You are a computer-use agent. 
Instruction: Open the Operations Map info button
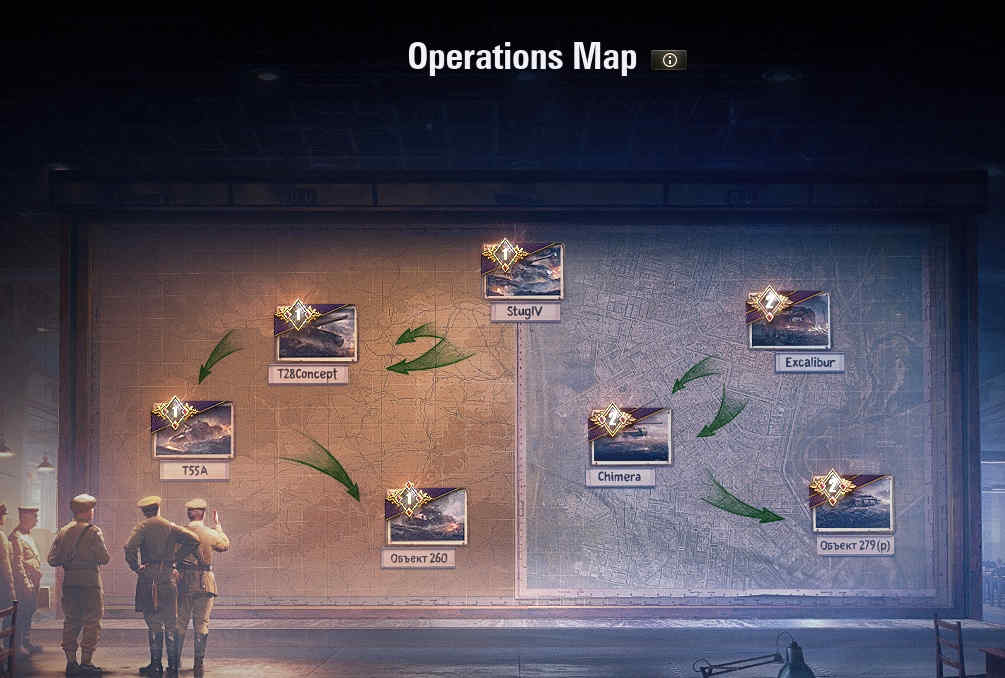click(669, 60)
